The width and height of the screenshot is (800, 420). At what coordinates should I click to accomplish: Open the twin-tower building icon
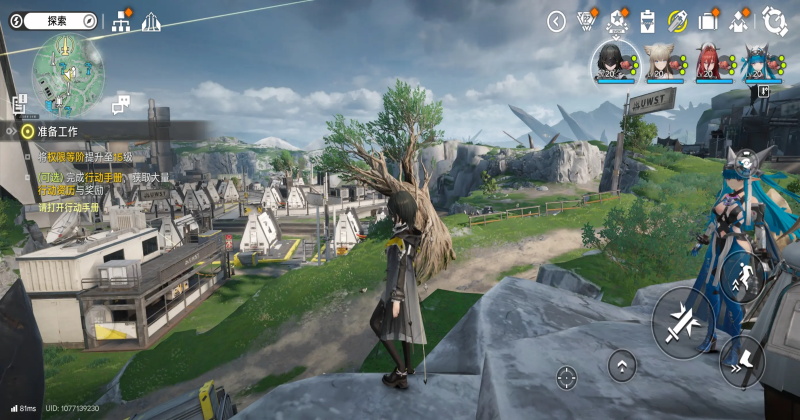[x=151, y=21]
